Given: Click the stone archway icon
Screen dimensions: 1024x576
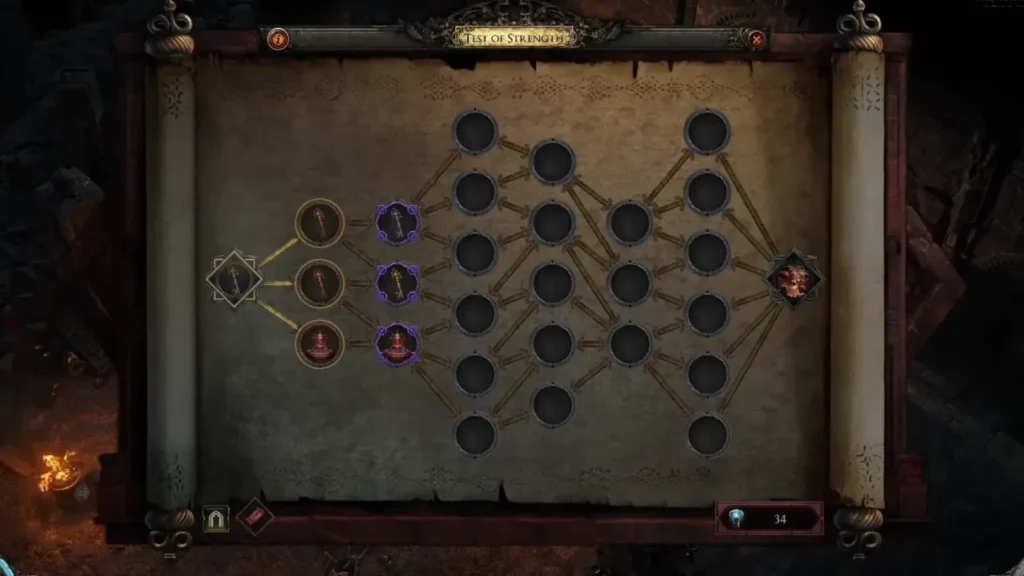Looking at the screenshot, I should coord(216,518).
